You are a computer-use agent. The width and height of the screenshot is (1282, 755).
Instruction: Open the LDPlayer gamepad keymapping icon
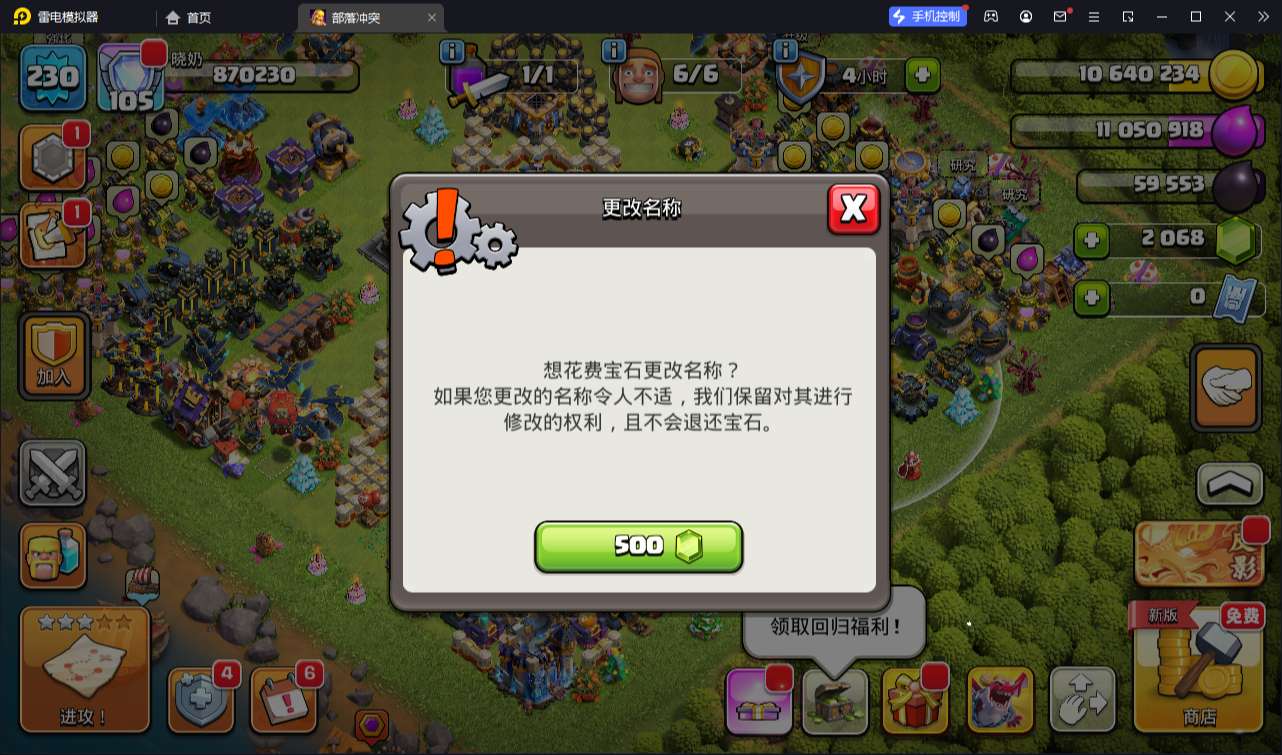[x=990, y=16]
